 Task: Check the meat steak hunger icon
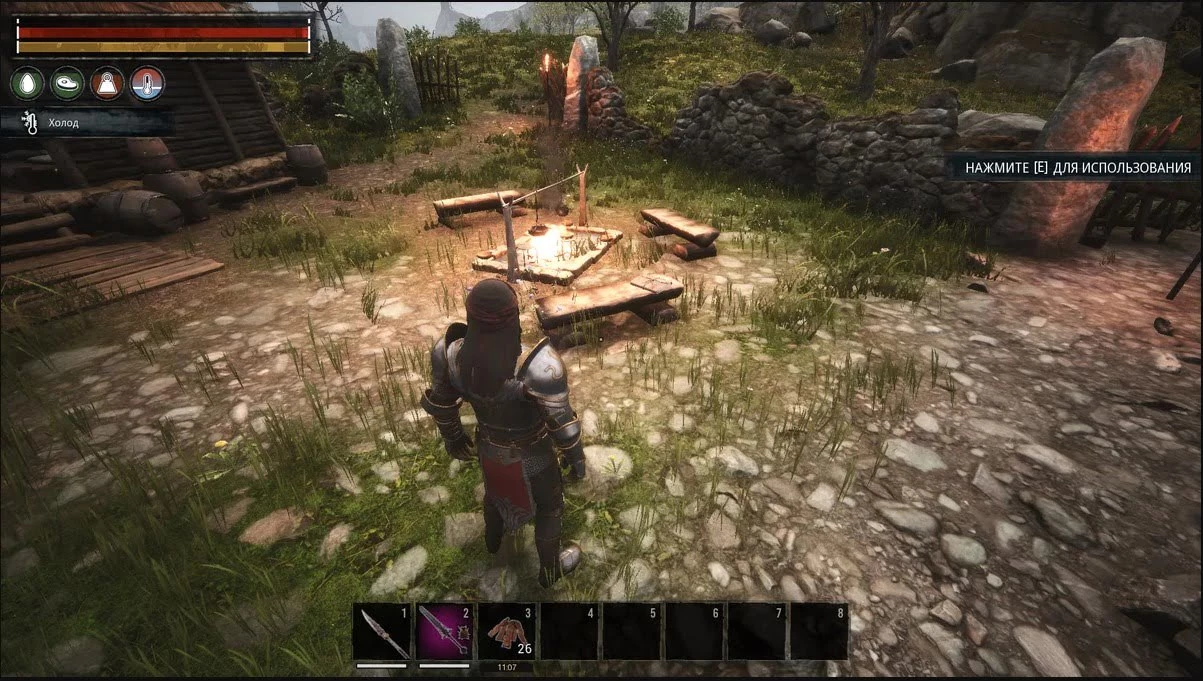point(67,83)
